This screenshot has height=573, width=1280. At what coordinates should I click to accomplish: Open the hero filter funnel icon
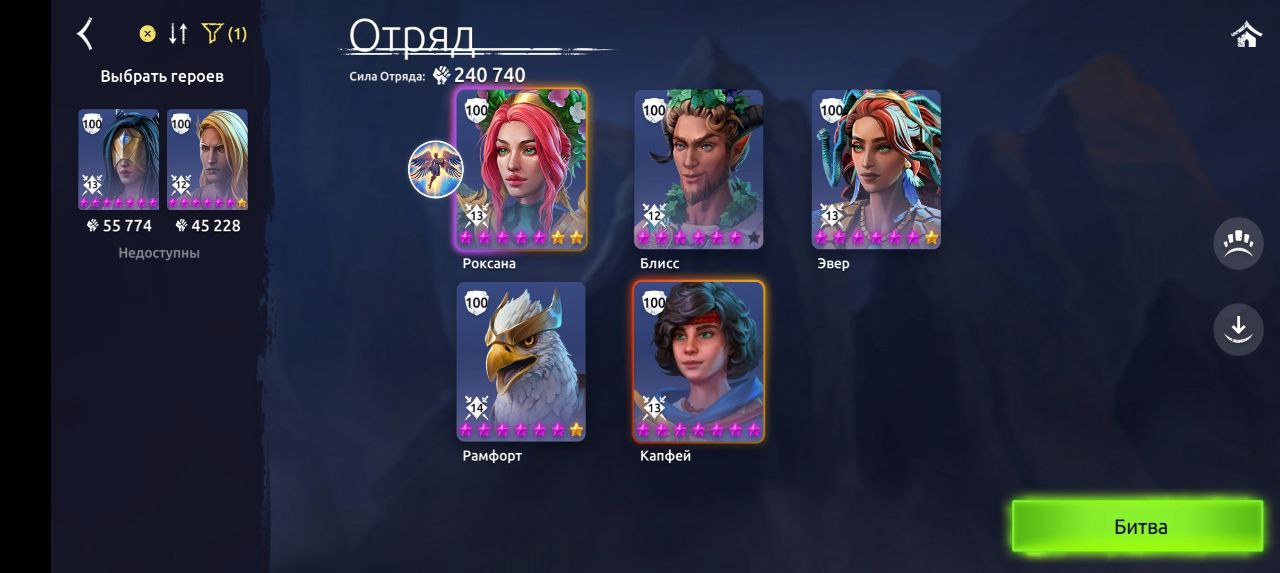click(212, 34)
